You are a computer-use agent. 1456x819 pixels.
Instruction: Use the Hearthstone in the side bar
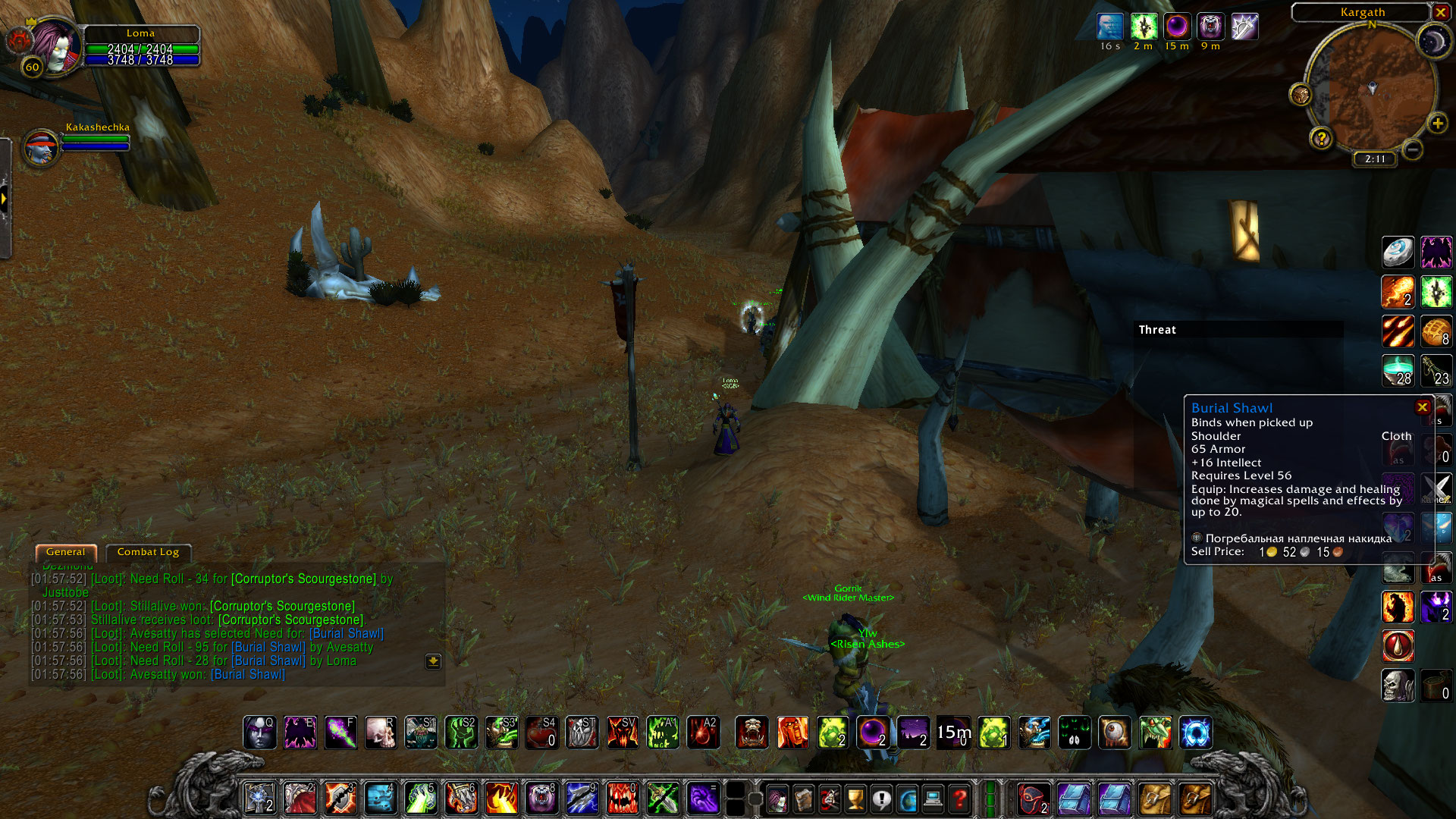[x=1397, y=253]
